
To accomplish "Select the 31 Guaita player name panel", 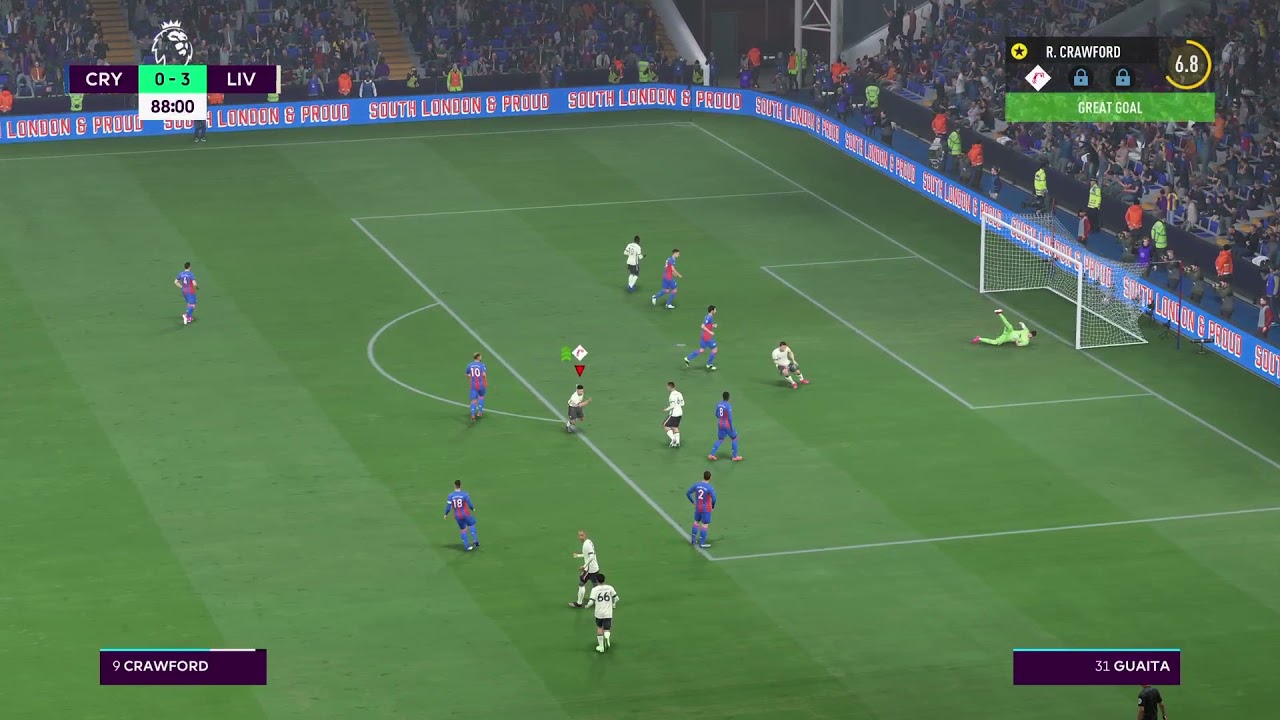I will coord(1096,666).
